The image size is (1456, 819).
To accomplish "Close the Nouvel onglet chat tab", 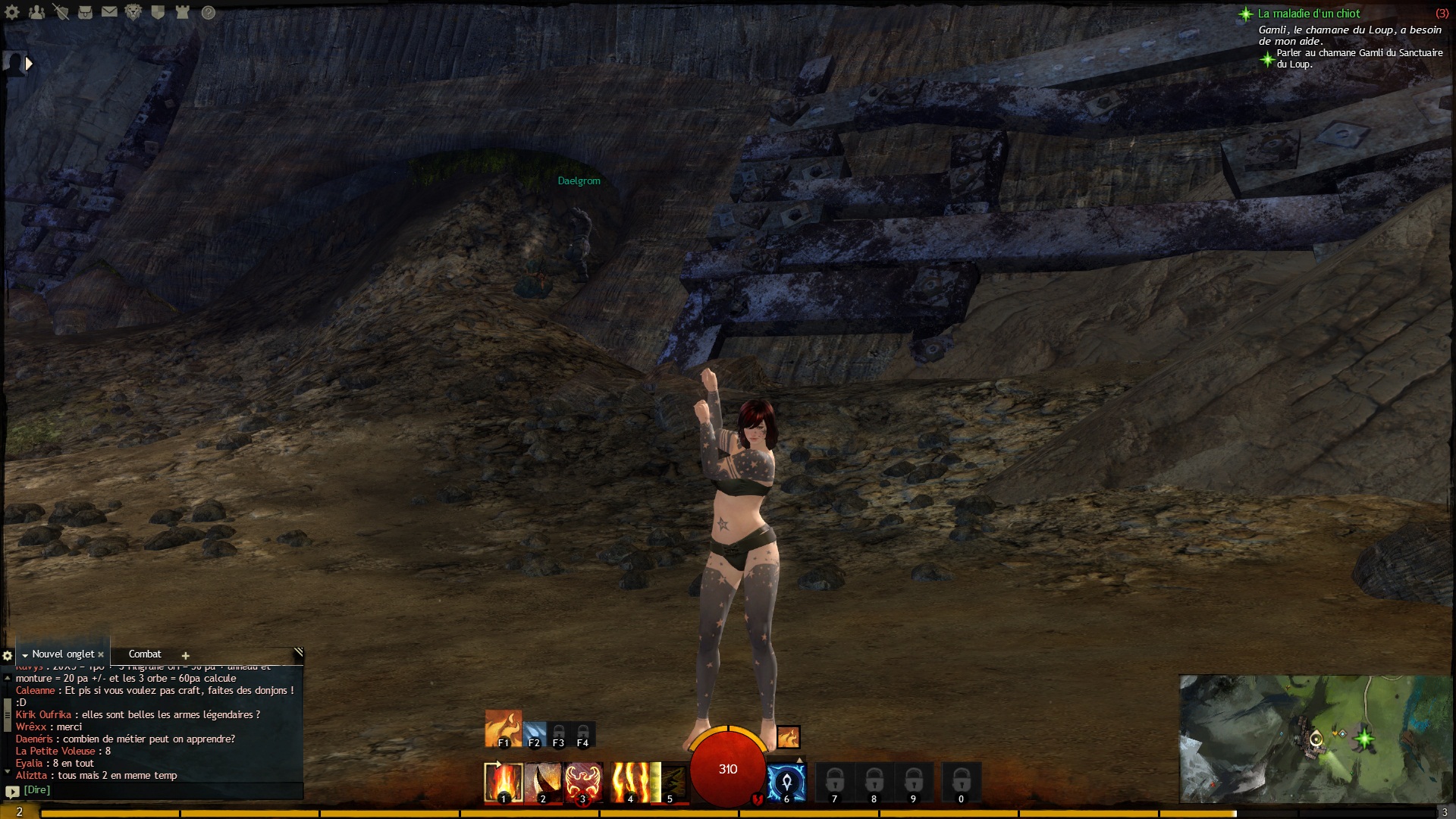I will (101, 654).
